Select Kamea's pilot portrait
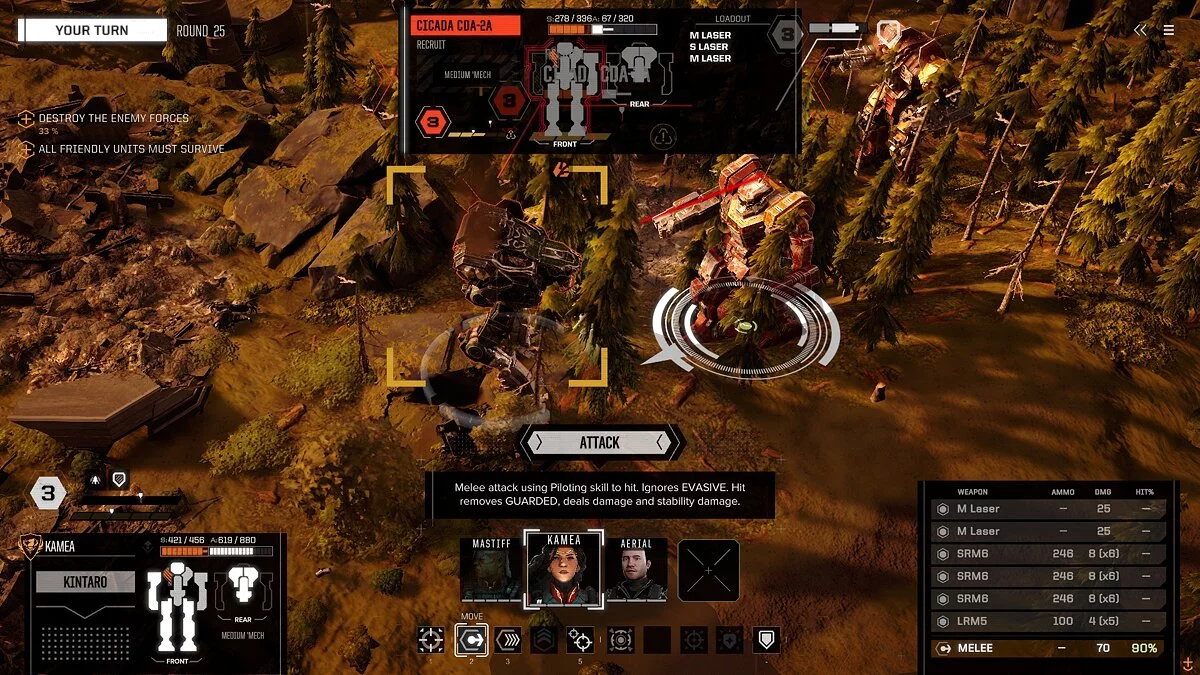This screenshot has height=675, width=1200. (x=564, y=569)
